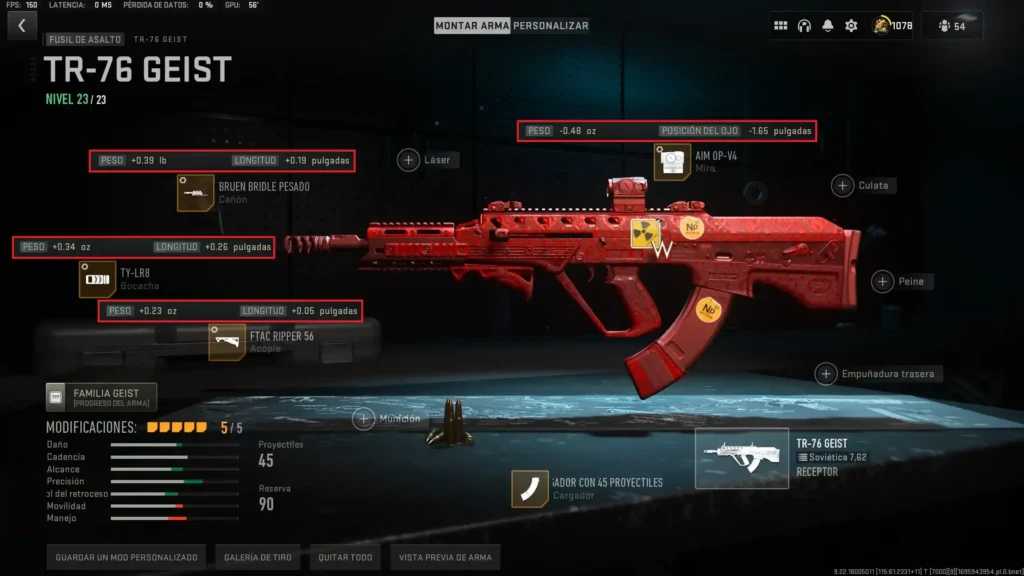The width and height of the screenshot is (1024, 576).
Task: Select the TY-LR8 muzzle slot
Action: coord(97,279)
